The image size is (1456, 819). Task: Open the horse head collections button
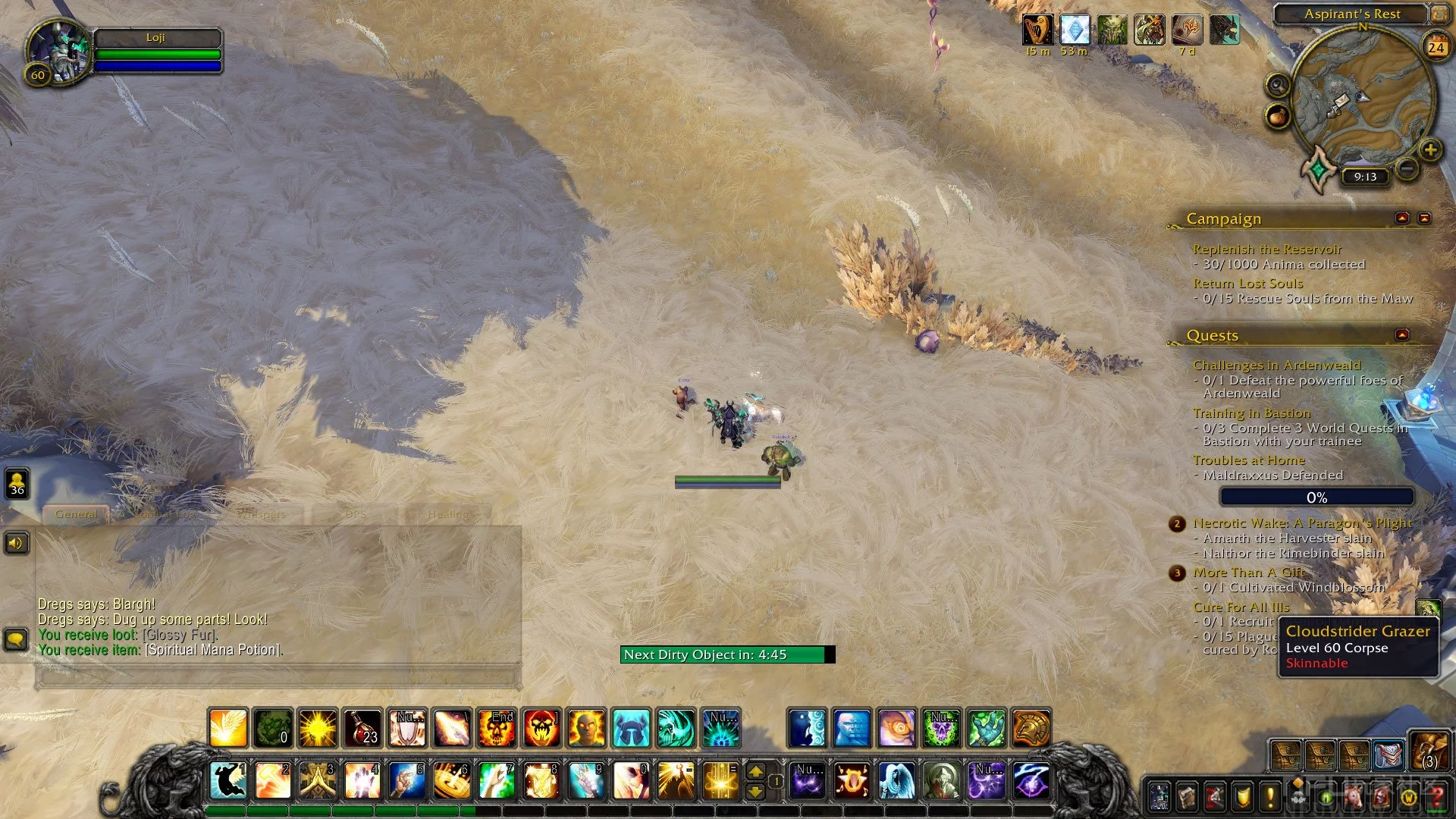pos(1354,798)
